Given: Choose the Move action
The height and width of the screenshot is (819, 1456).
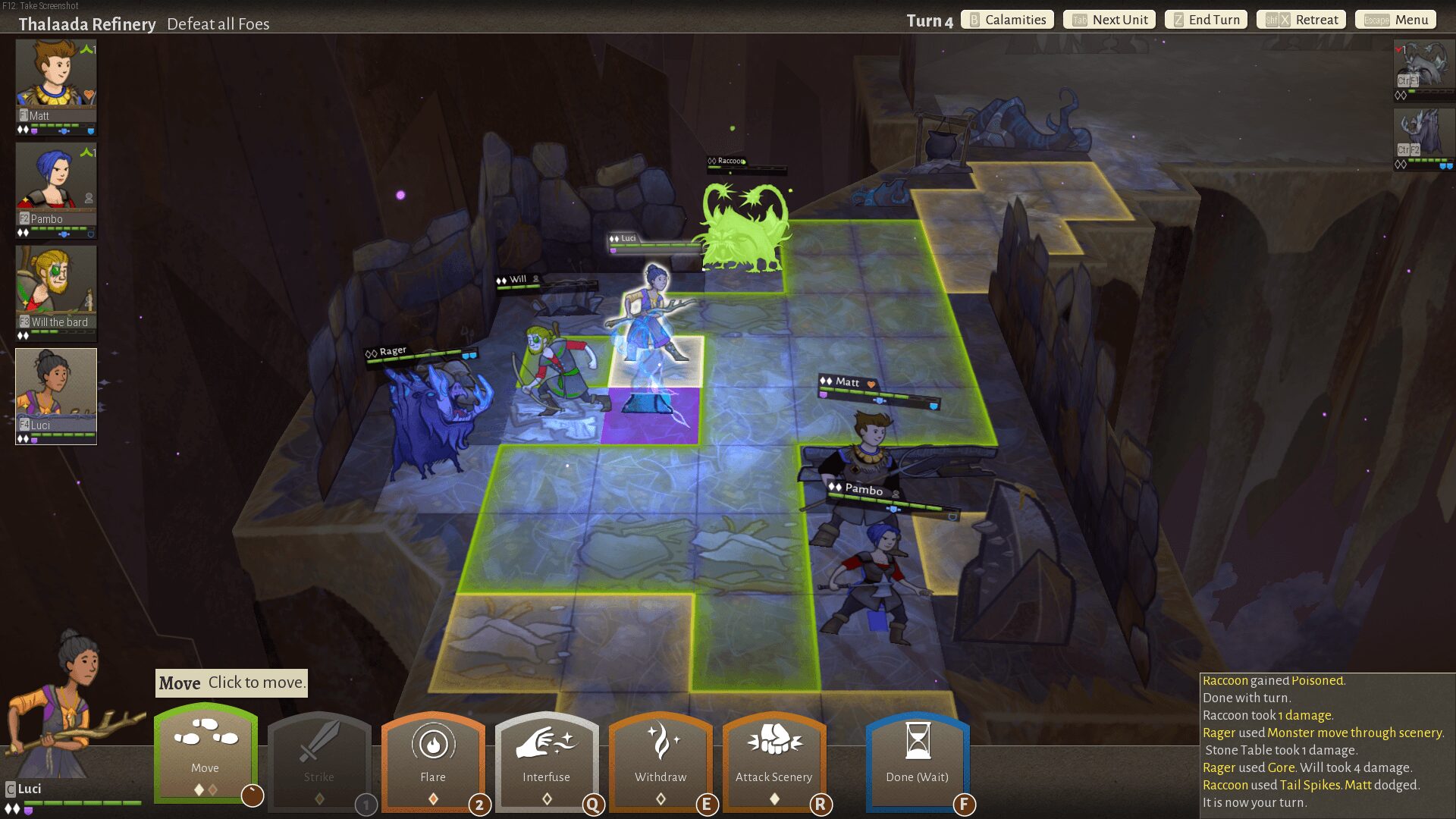Looking at the screenshot, I should (x=205, y=753).
